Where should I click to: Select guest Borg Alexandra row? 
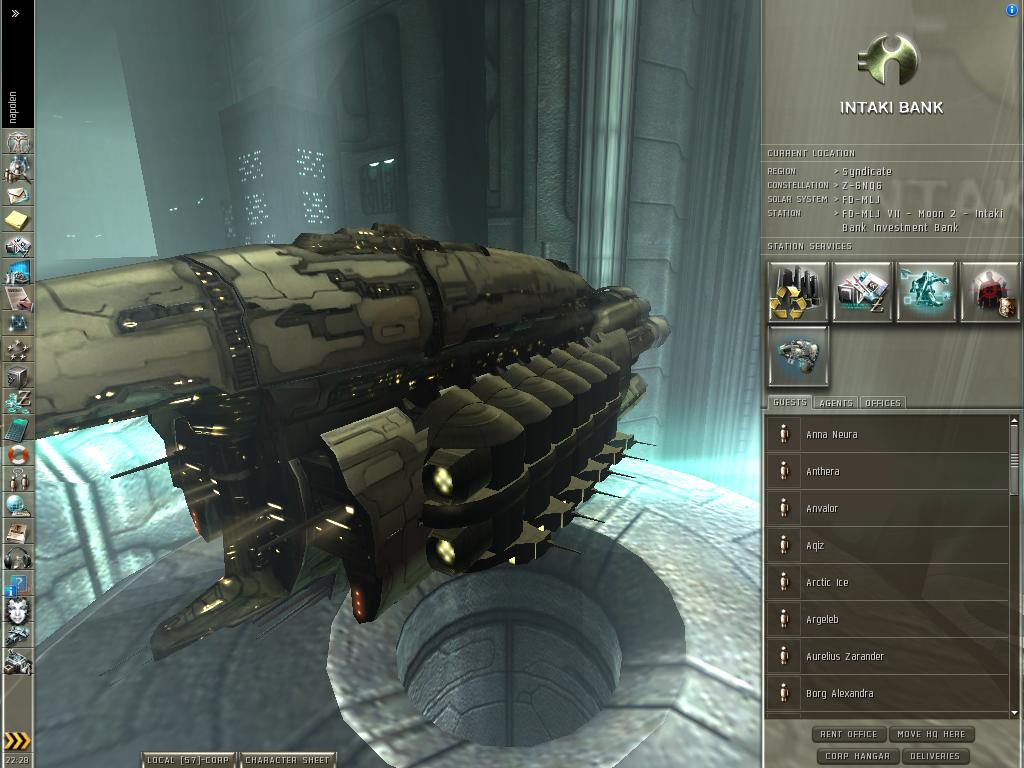pos(839,694)
